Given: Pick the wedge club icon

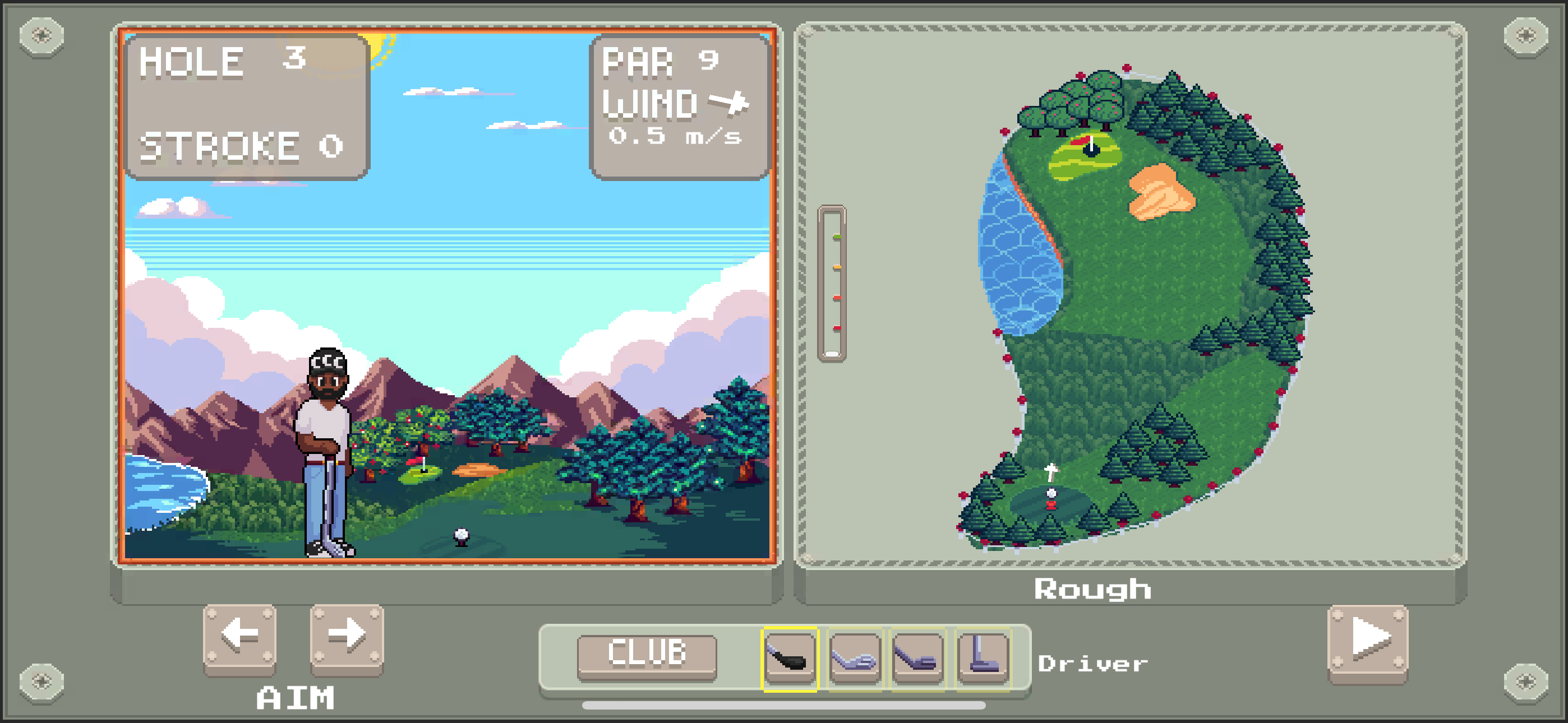Looking at the screenshot, I should (918, 658).
